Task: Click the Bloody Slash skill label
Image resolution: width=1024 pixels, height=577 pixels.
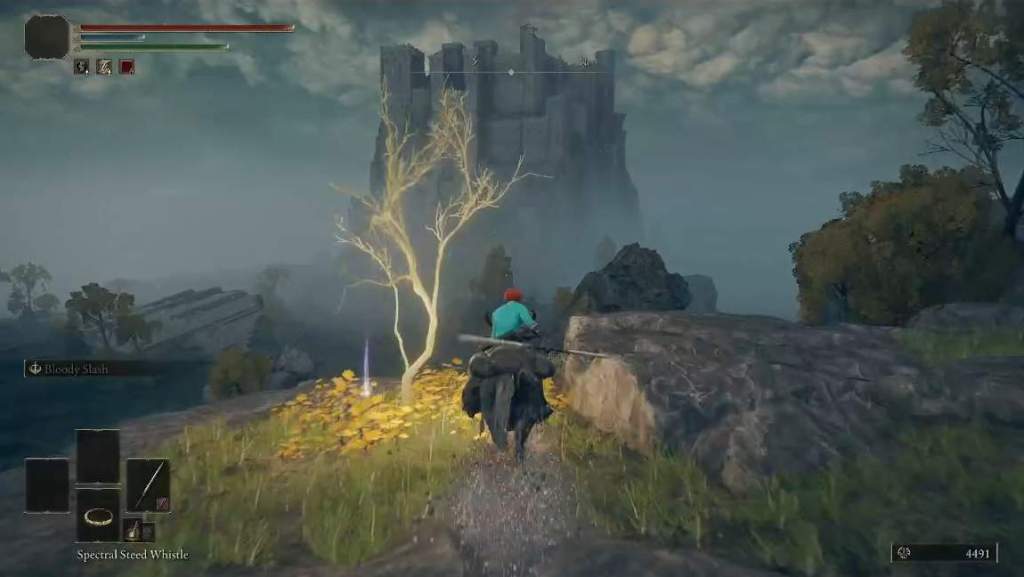Action: coord(78,369)
